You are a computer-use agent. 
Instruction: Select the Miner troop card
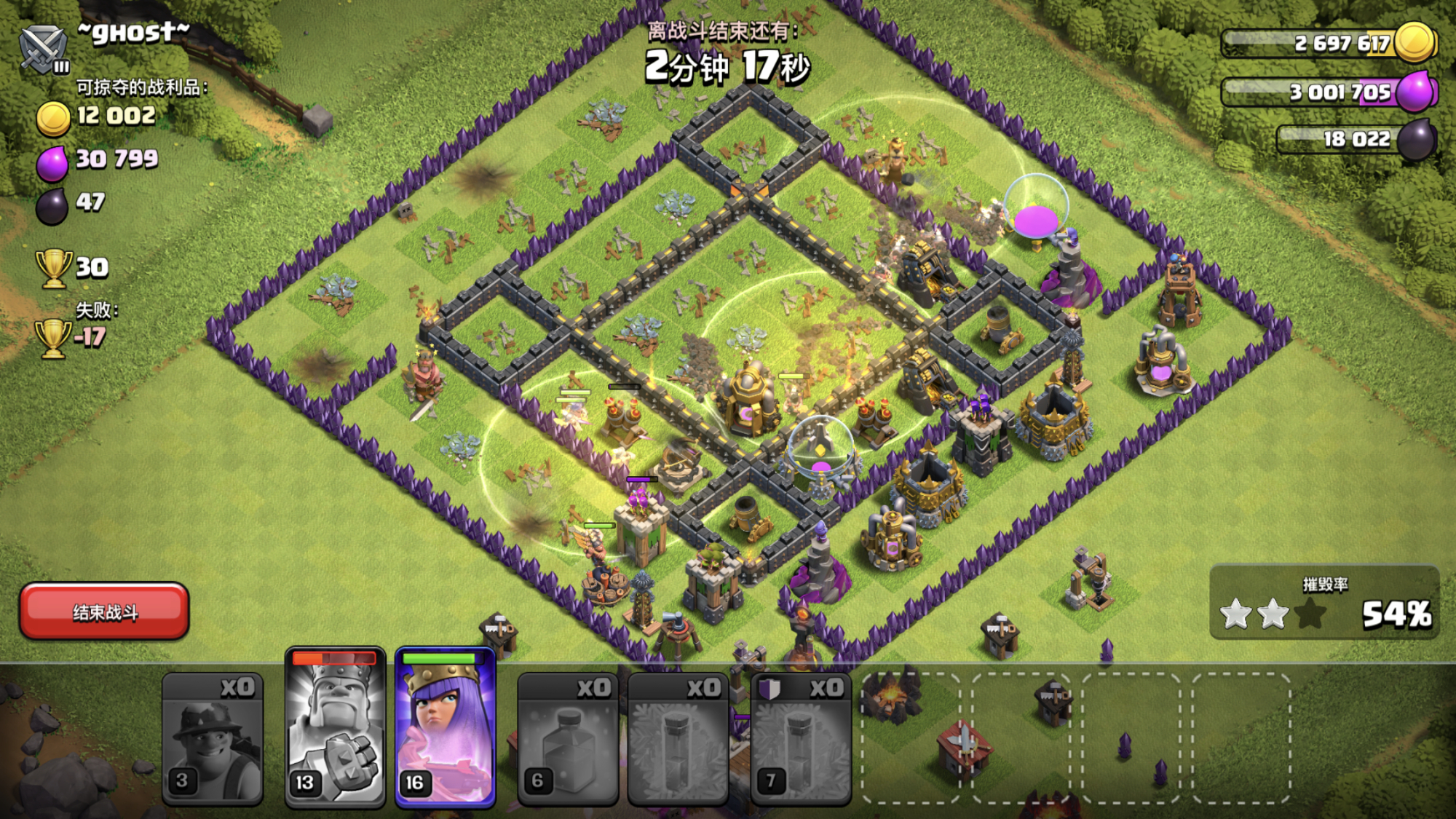(x=212, y=739)
